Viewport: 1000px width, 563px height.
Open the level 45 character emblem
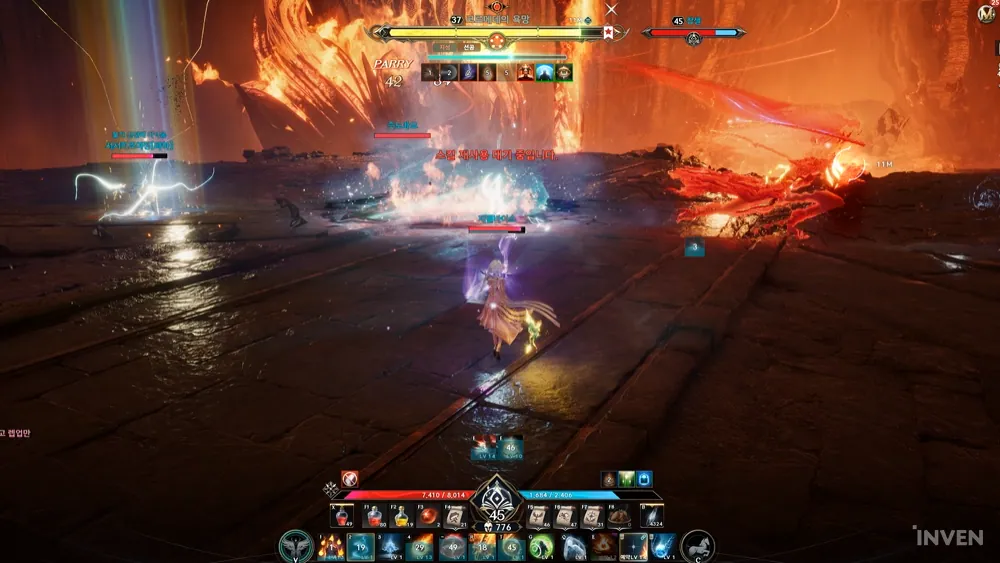pos(497,503)
